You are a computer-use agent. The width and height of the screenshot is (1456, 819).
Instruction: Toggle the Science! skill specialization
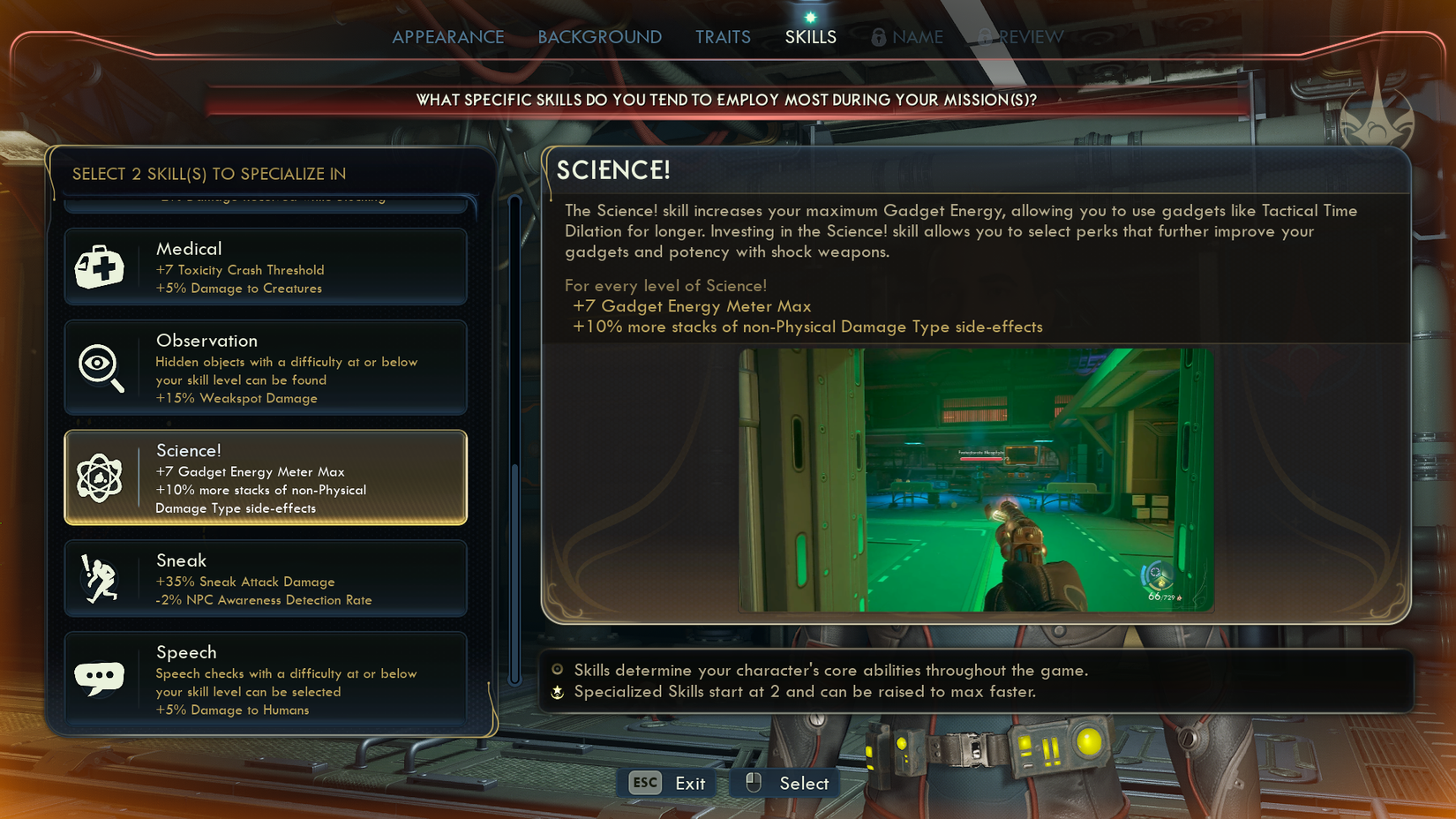pos(265,478)
